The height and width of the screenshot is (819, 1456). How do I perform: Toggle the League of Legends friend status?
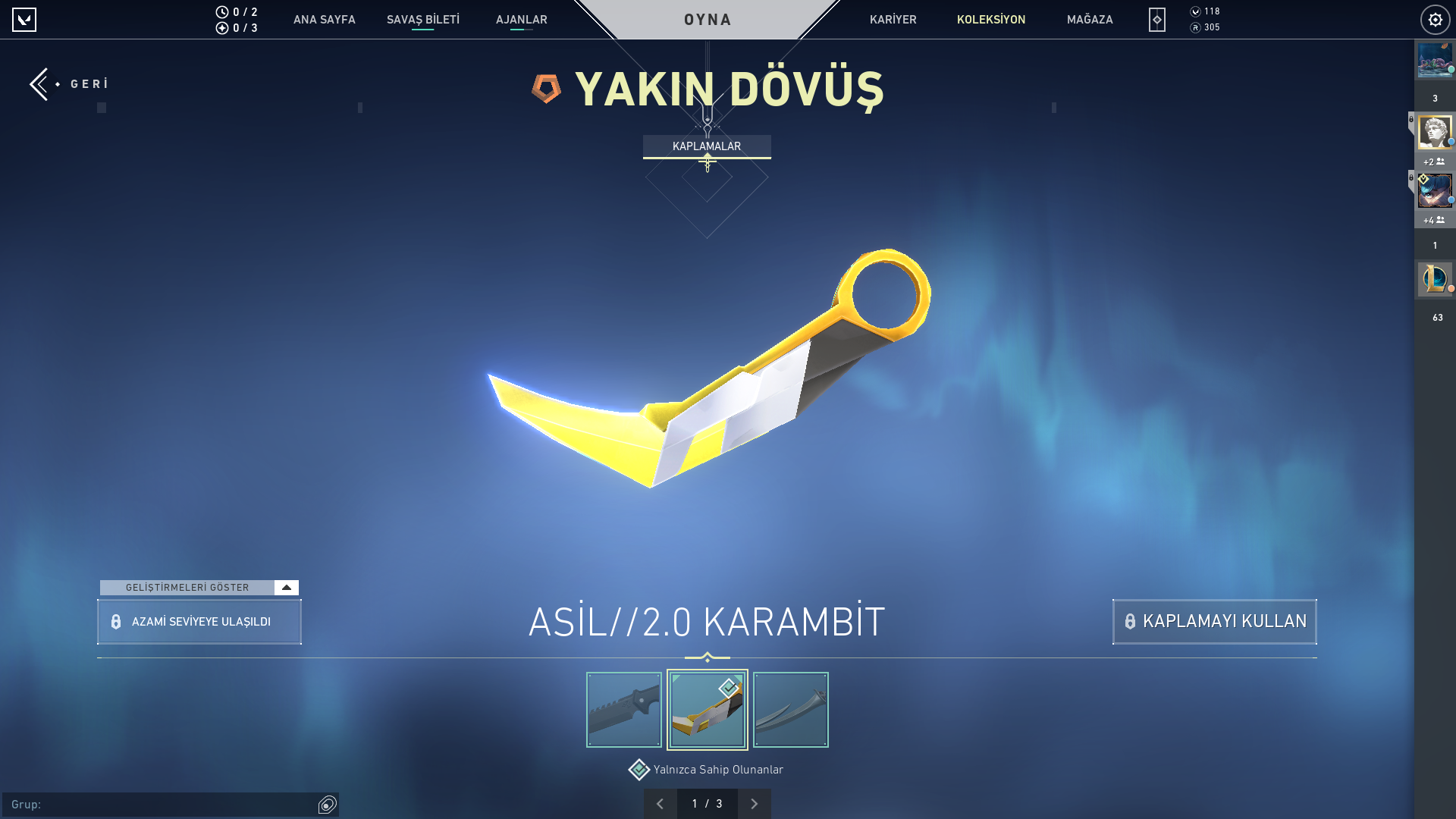click(x=1435, y=279)
